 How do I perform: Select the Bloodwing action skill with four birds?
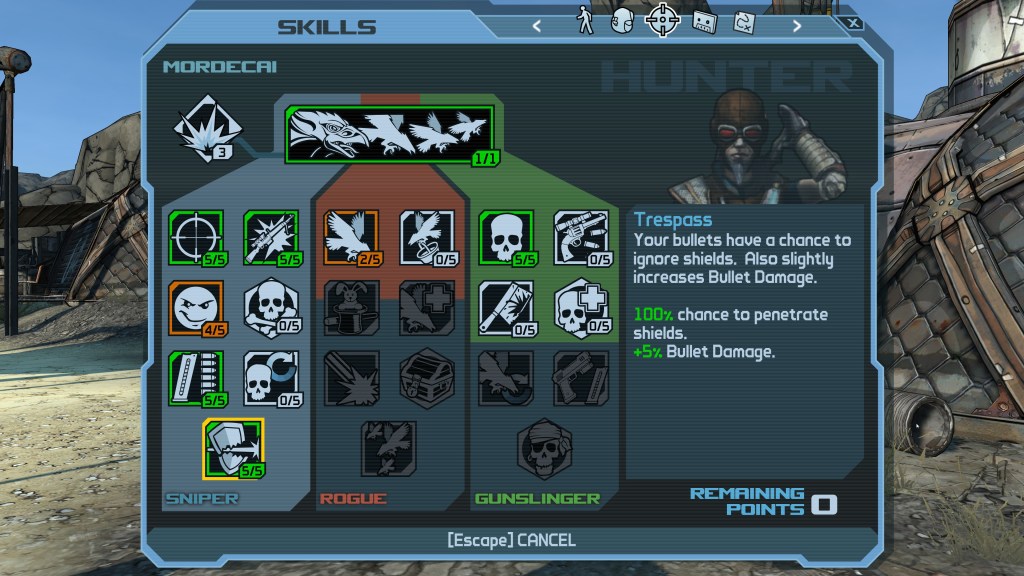tap(392, 135)
